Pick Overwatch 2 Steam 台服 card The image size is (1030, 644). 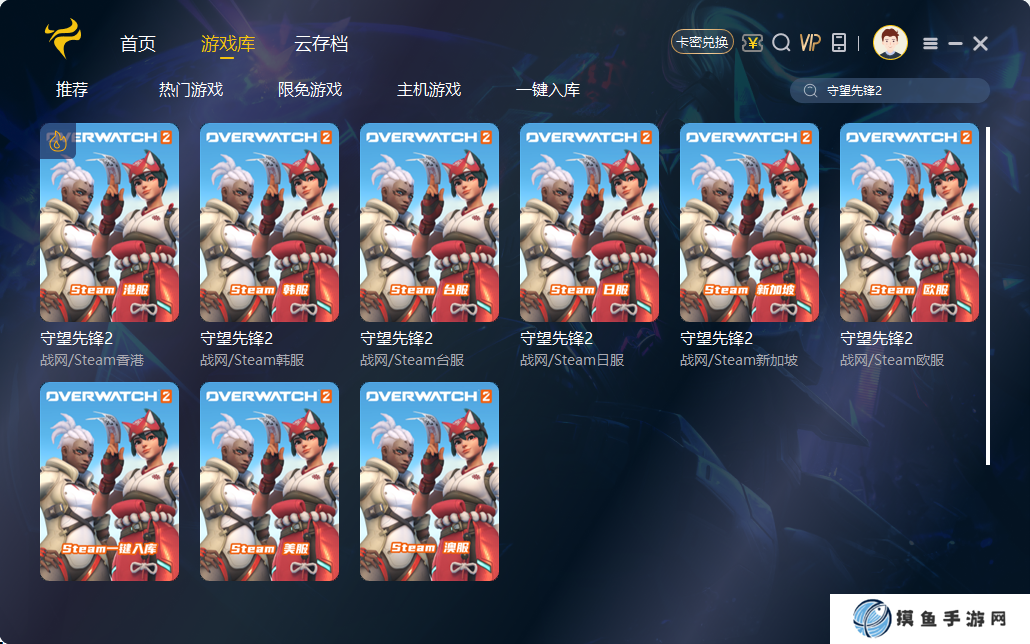click(x=429, y=222)
